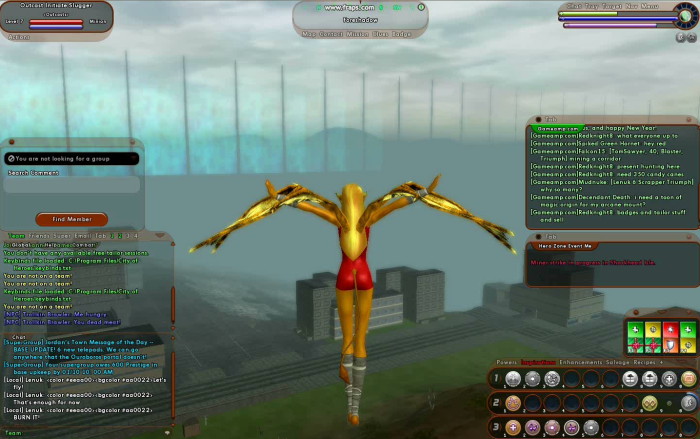Activate the gold power in tray 2 slot 8
Image resolution: width=700 pixels, height=439 pixels.
[650, 403]
